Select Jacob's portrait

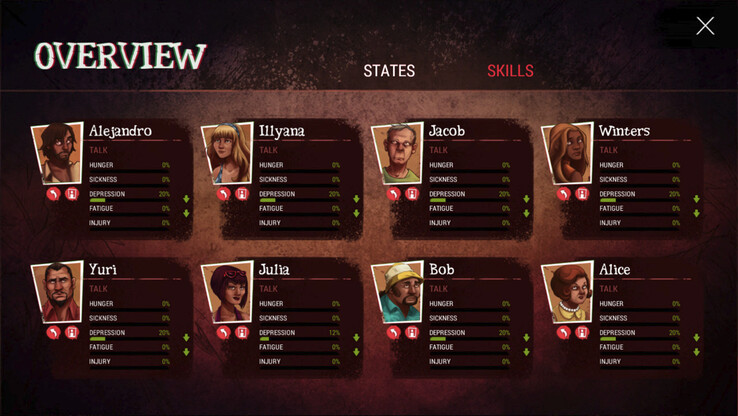[396, 153]
